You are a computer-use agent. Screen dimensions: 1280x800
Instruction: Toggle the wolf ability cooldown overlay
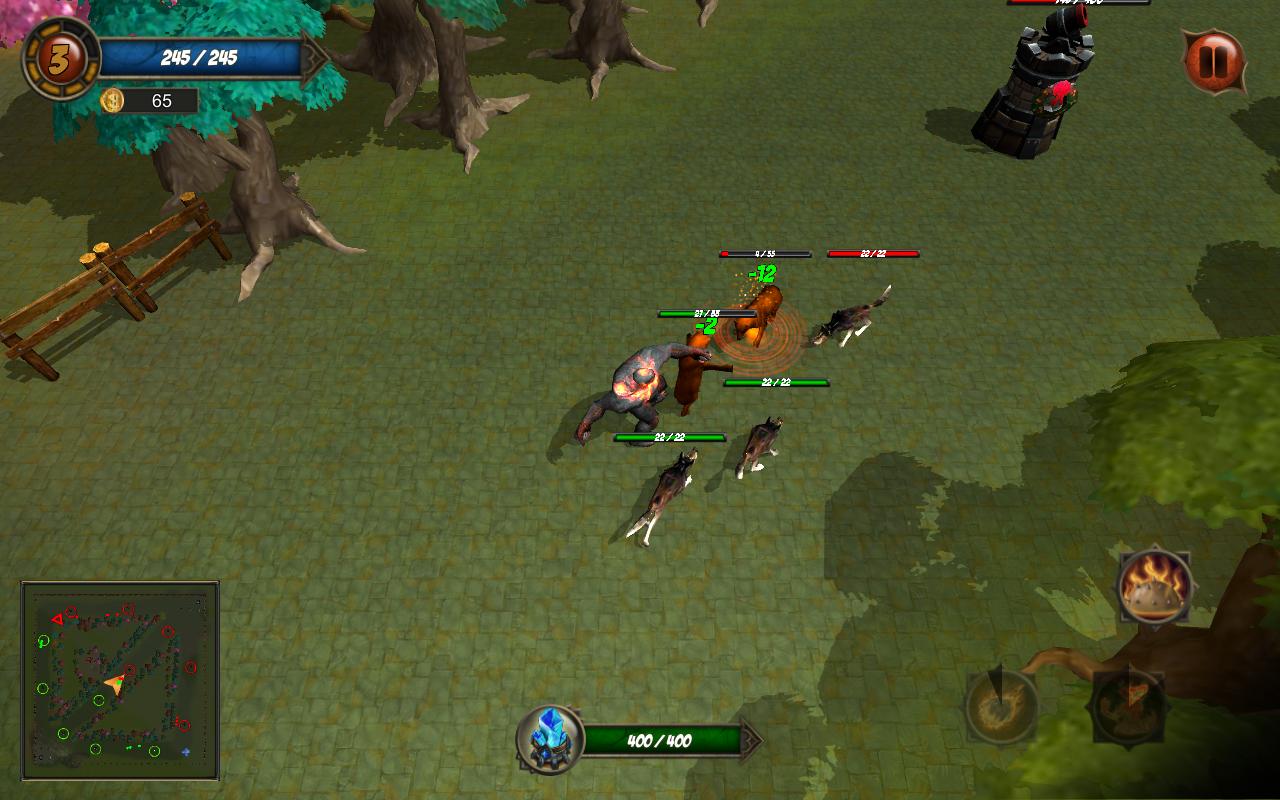[x=1128, y=705]
